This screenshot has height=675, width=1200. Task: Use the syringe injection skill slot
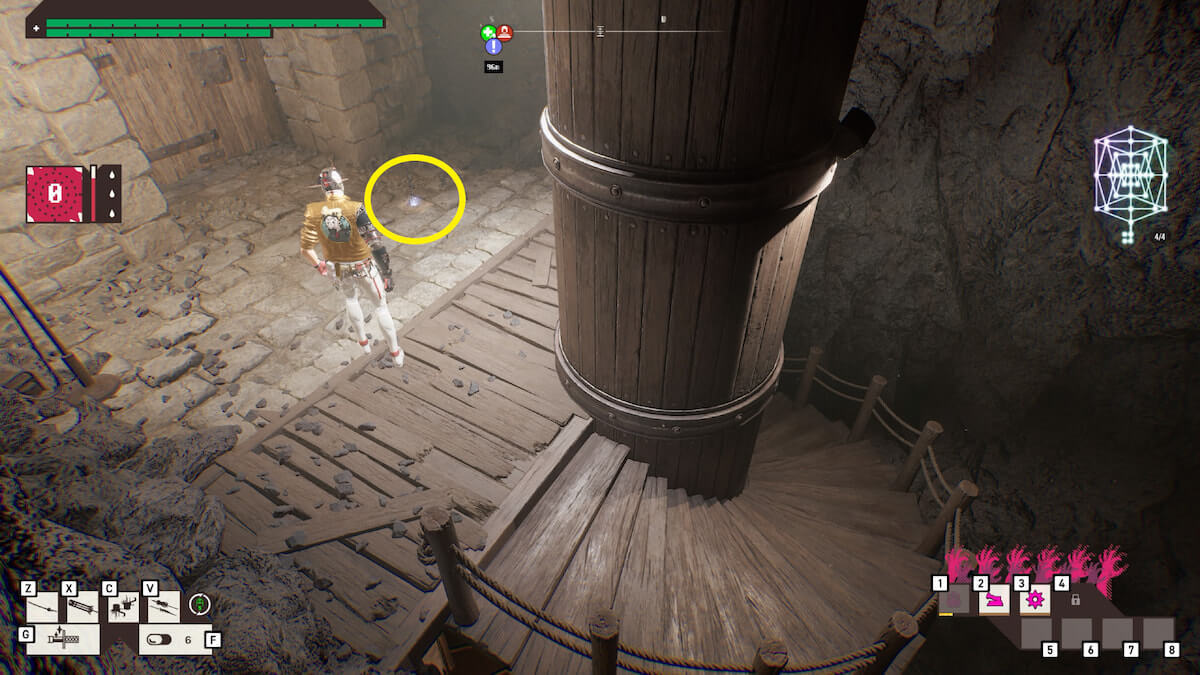tap(63, 639)
